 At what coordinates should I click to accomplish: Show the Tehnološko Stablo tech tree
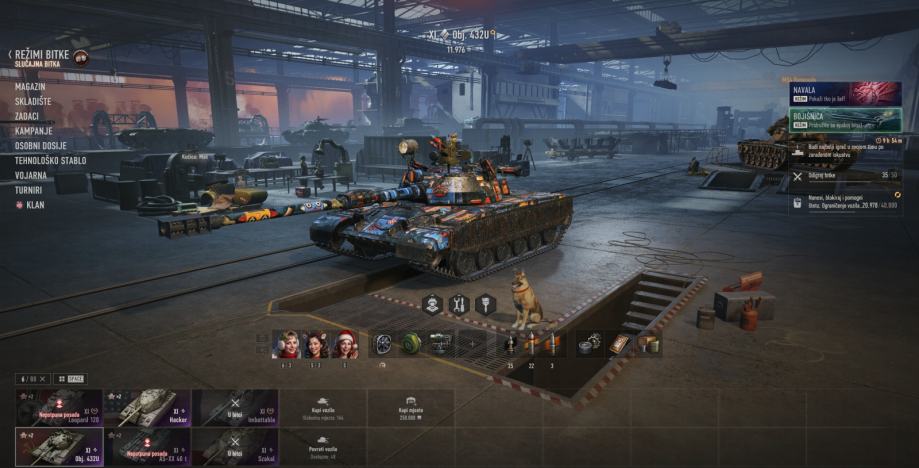50,160
